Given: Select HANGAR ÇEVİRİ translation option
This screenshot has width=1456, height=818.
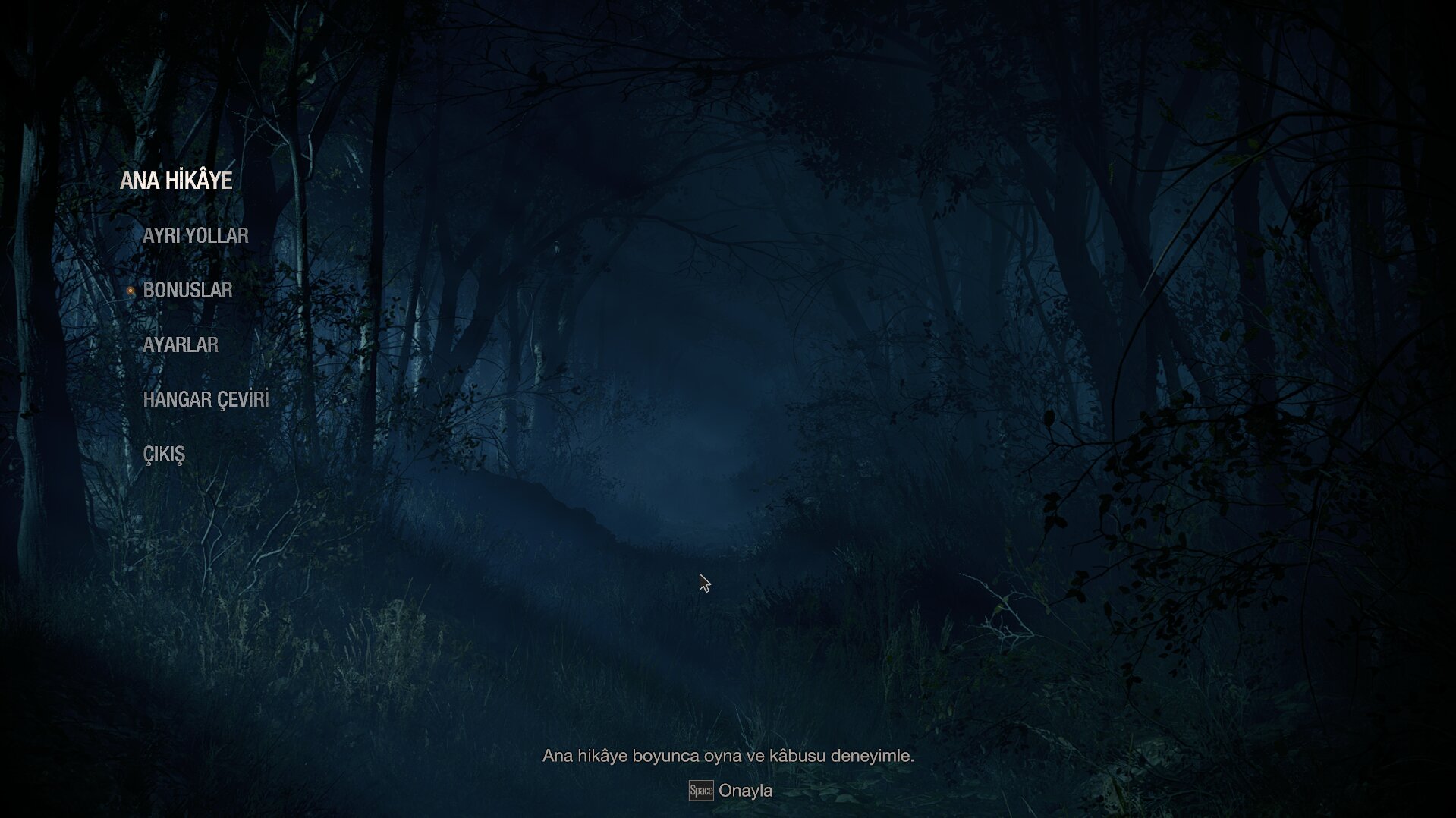Looking at the screenshot, I should (x=206, y=398).
